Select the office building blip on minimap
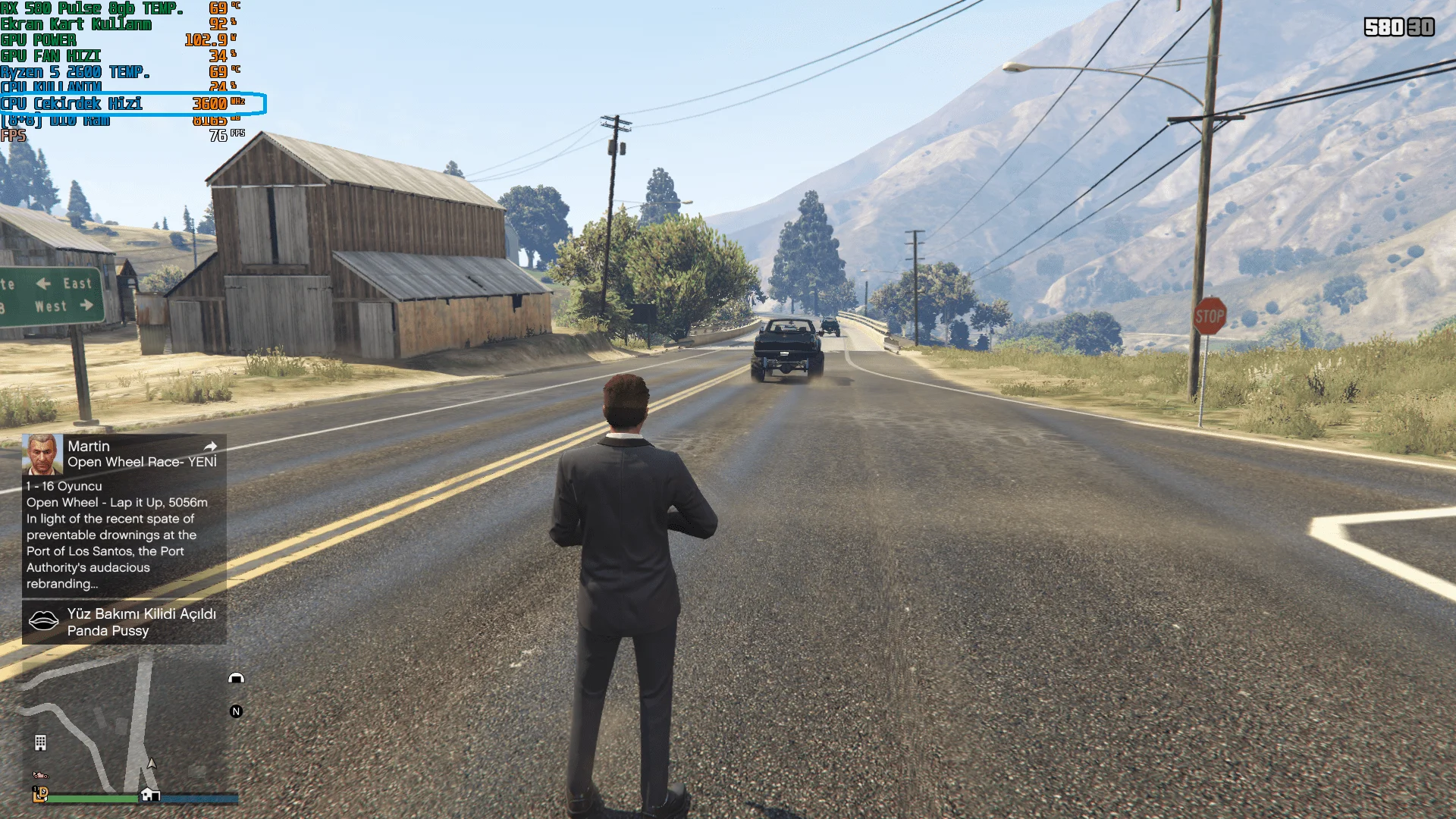Viewport: 1456px width, 819px height. (x=41, y=742)
